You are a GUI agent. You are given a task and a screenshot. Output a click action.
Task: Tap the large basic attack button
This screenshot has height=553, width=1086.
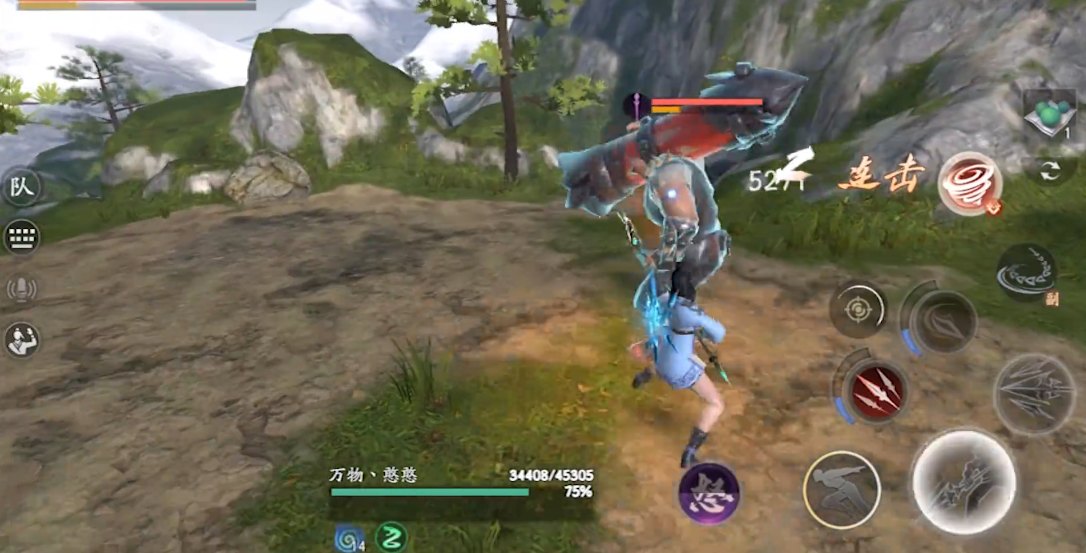pos(964,482)
